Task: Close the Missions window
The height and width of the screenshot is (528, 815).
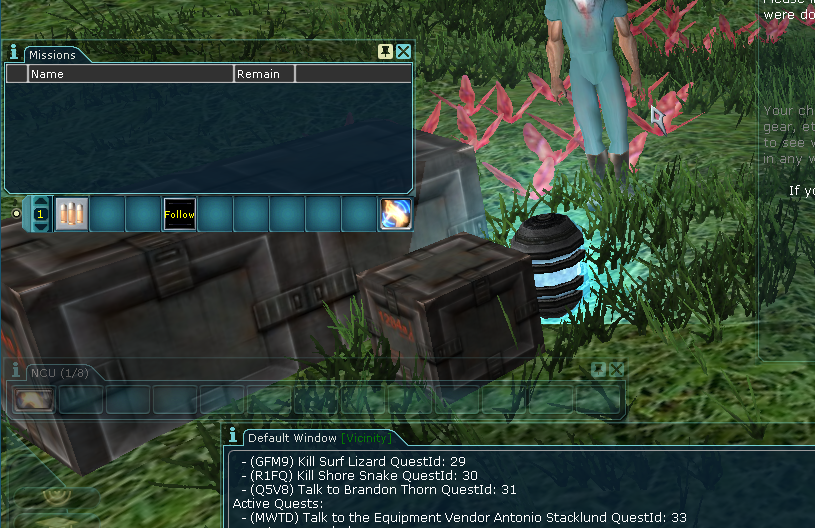Action: (x=404, y=52)
